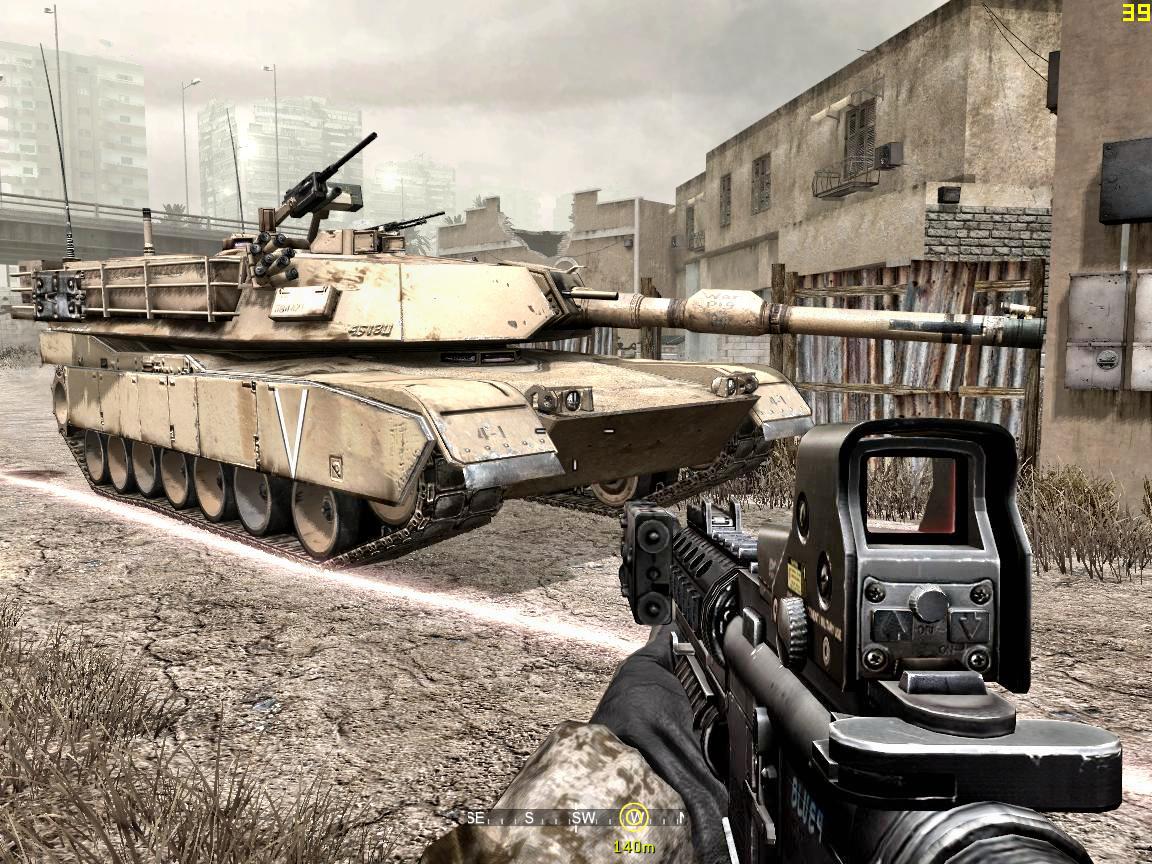Click the yellow objective marker on the compass
The height and width of the screenshot is (864, 1152).
click(633, 818)
